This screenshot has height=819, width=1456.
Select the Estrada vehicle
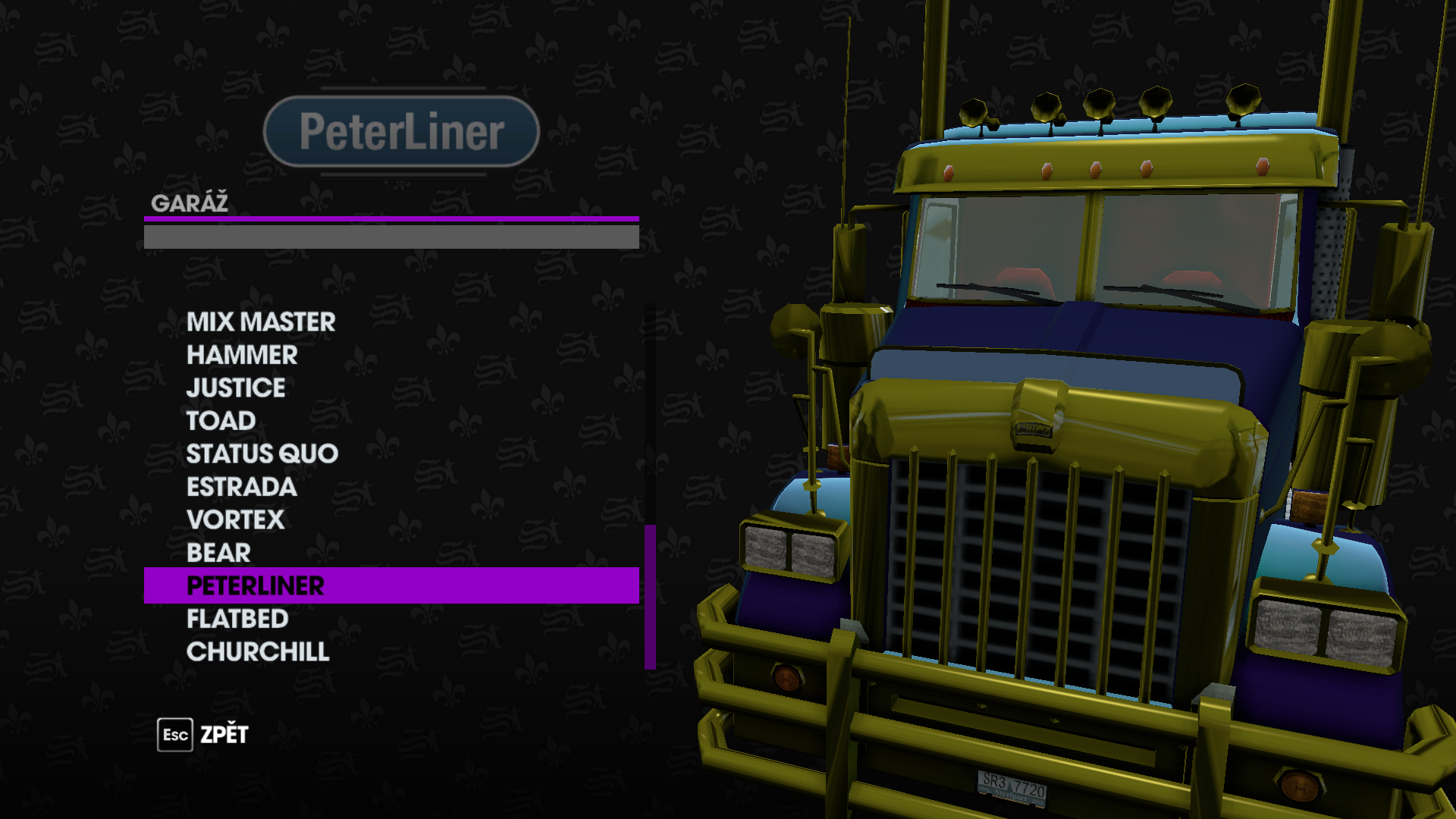pos(241,487)
